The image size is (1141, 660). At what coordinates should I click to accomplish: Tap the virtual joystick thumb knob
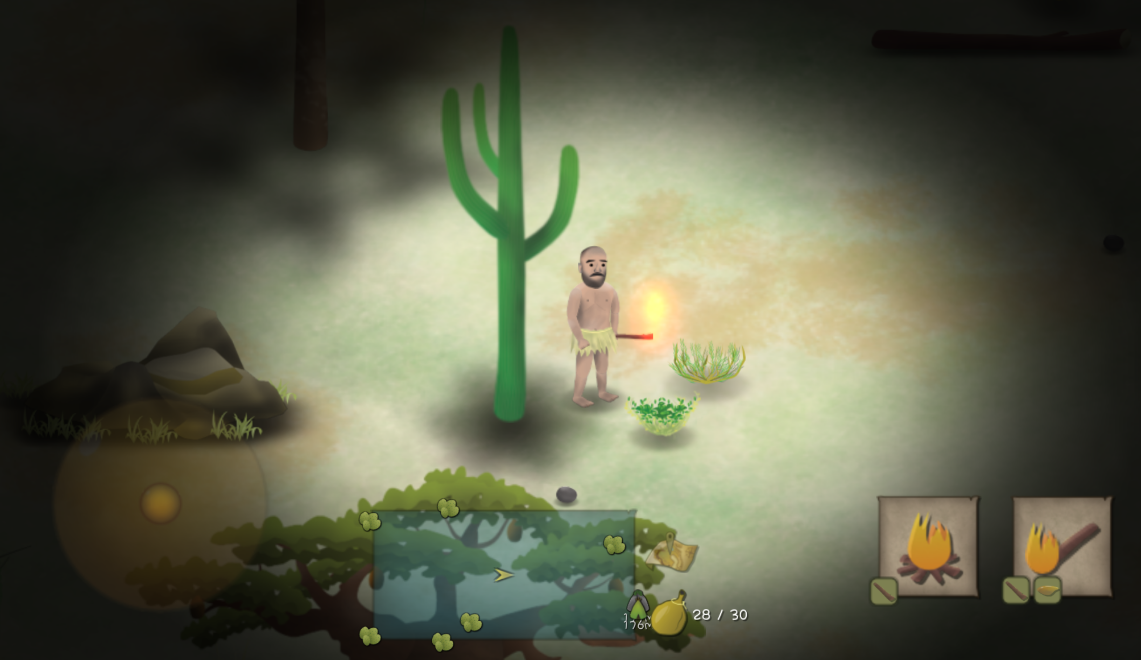(x=160, y=503)
